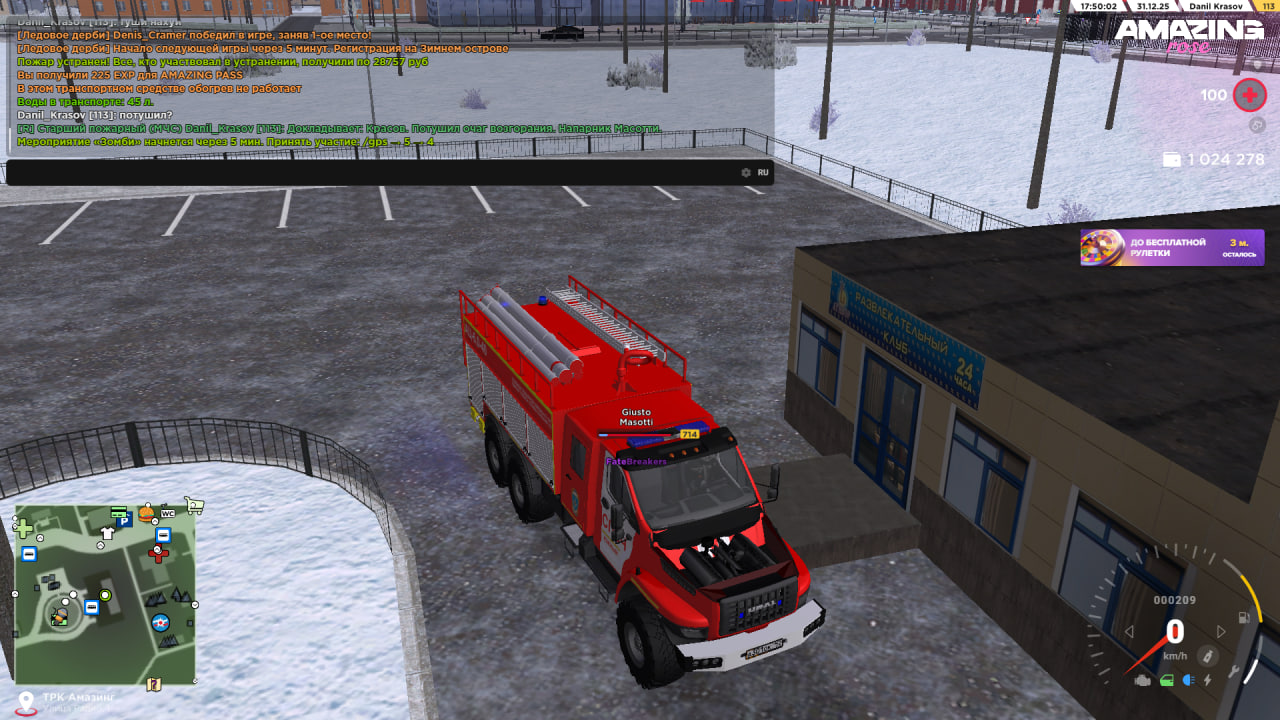Open the free roulette banner
This screenshot has width=1280, height=720.
[1172, 247]
